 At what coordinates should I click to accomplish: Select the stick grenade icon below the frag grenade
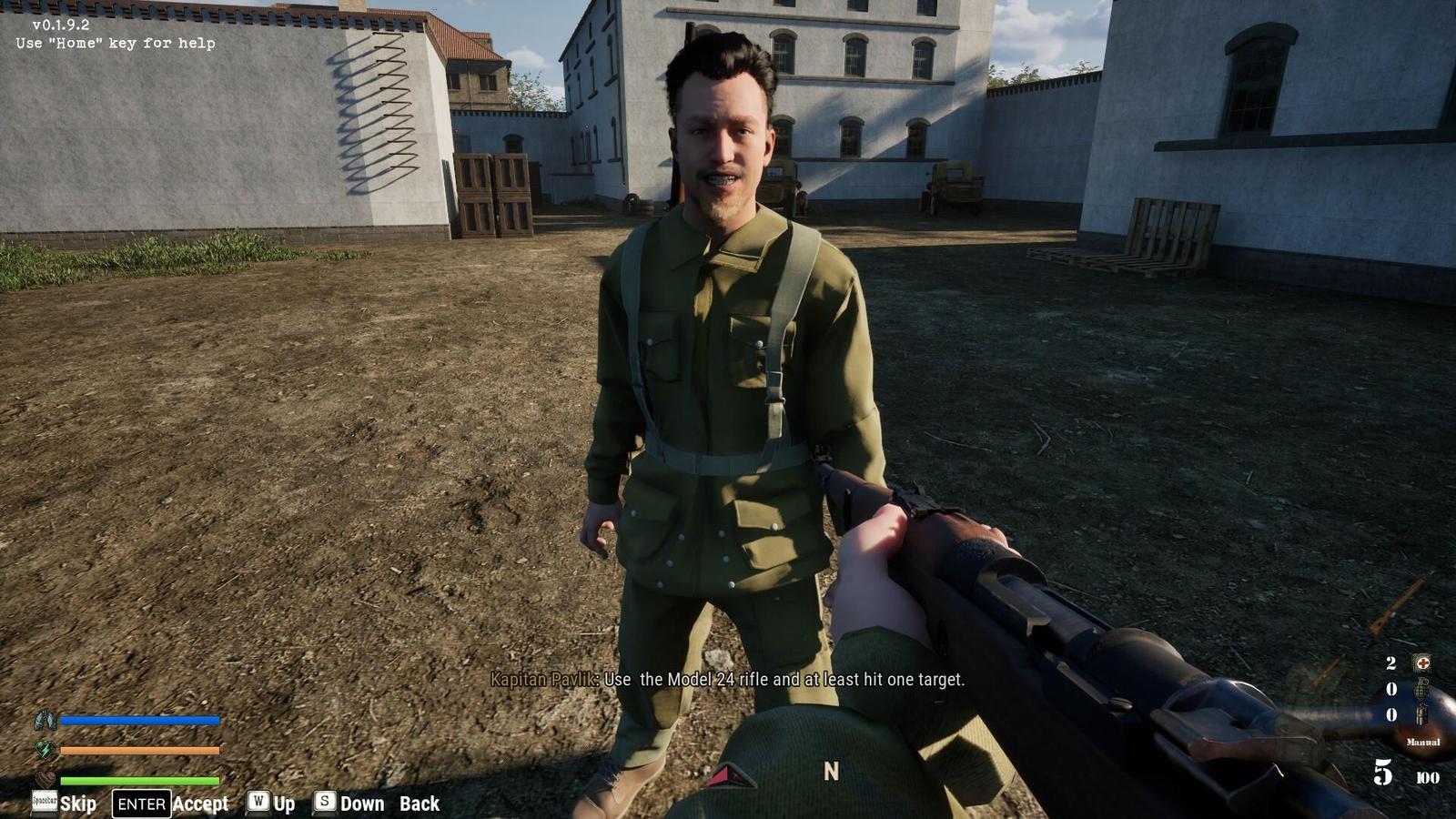coord(1421,714)
